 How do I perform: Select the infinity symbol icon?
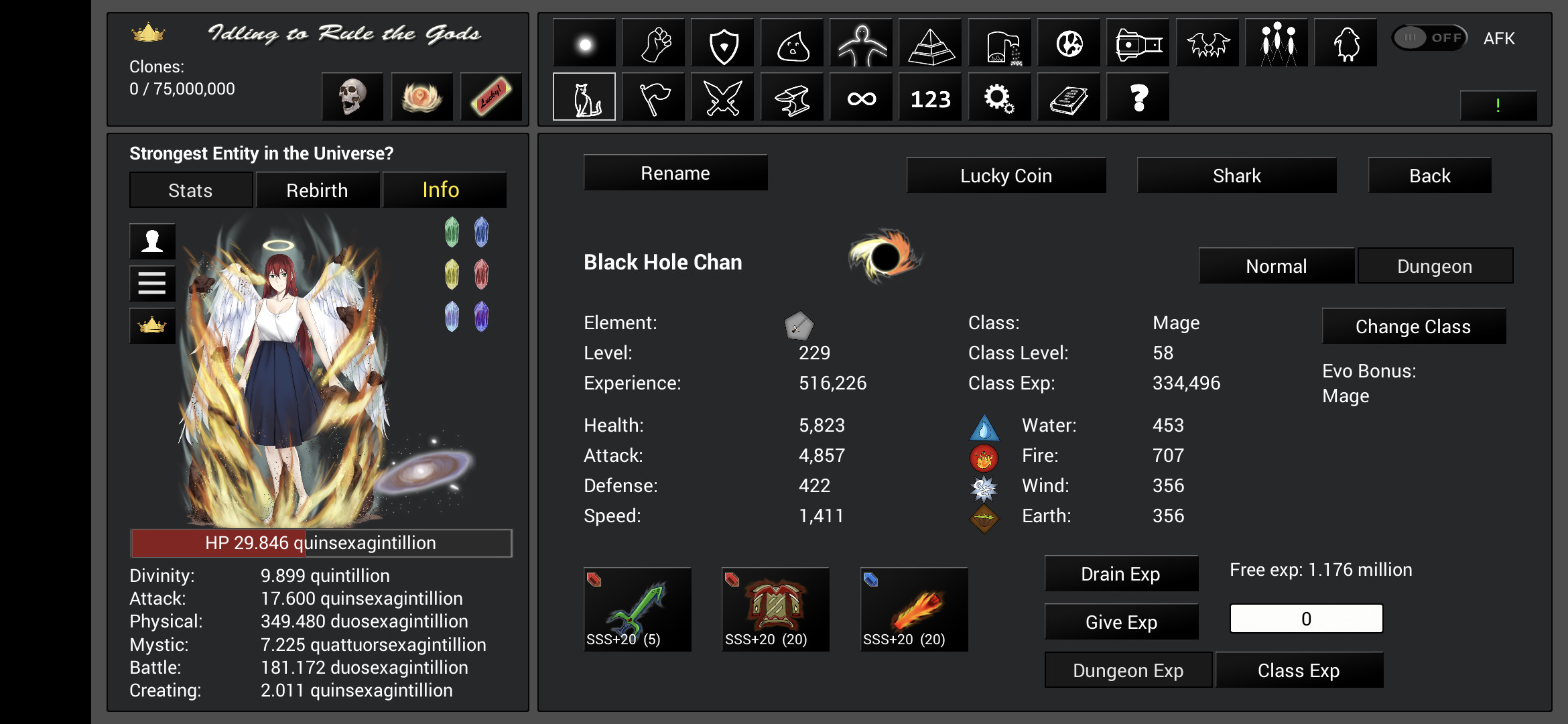pos(861,97)
